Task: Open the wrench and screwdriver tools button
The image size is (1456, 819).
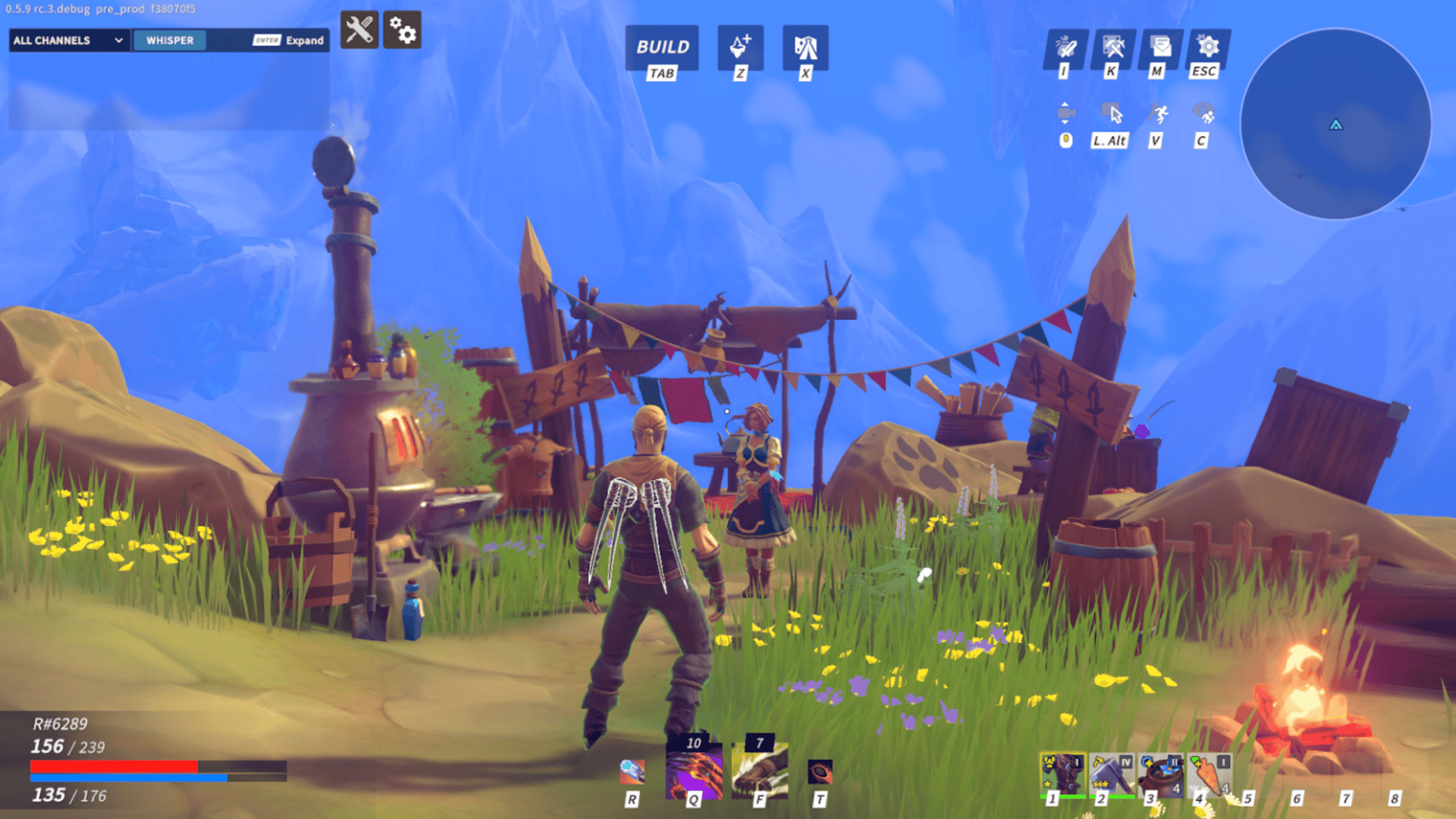Action: pyautogui.click(x=359, y=30)
